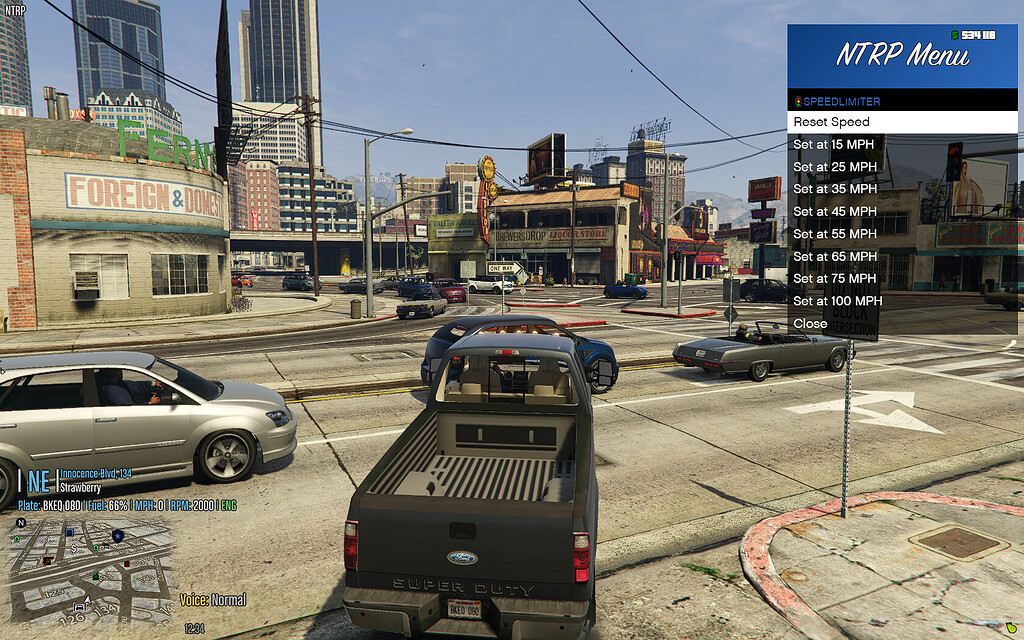The width and height of the screenshot is (1024, 640).
Task: Close the NTRP speedlimiter menu
Action: pyautogui.click(x=811, y=324)
